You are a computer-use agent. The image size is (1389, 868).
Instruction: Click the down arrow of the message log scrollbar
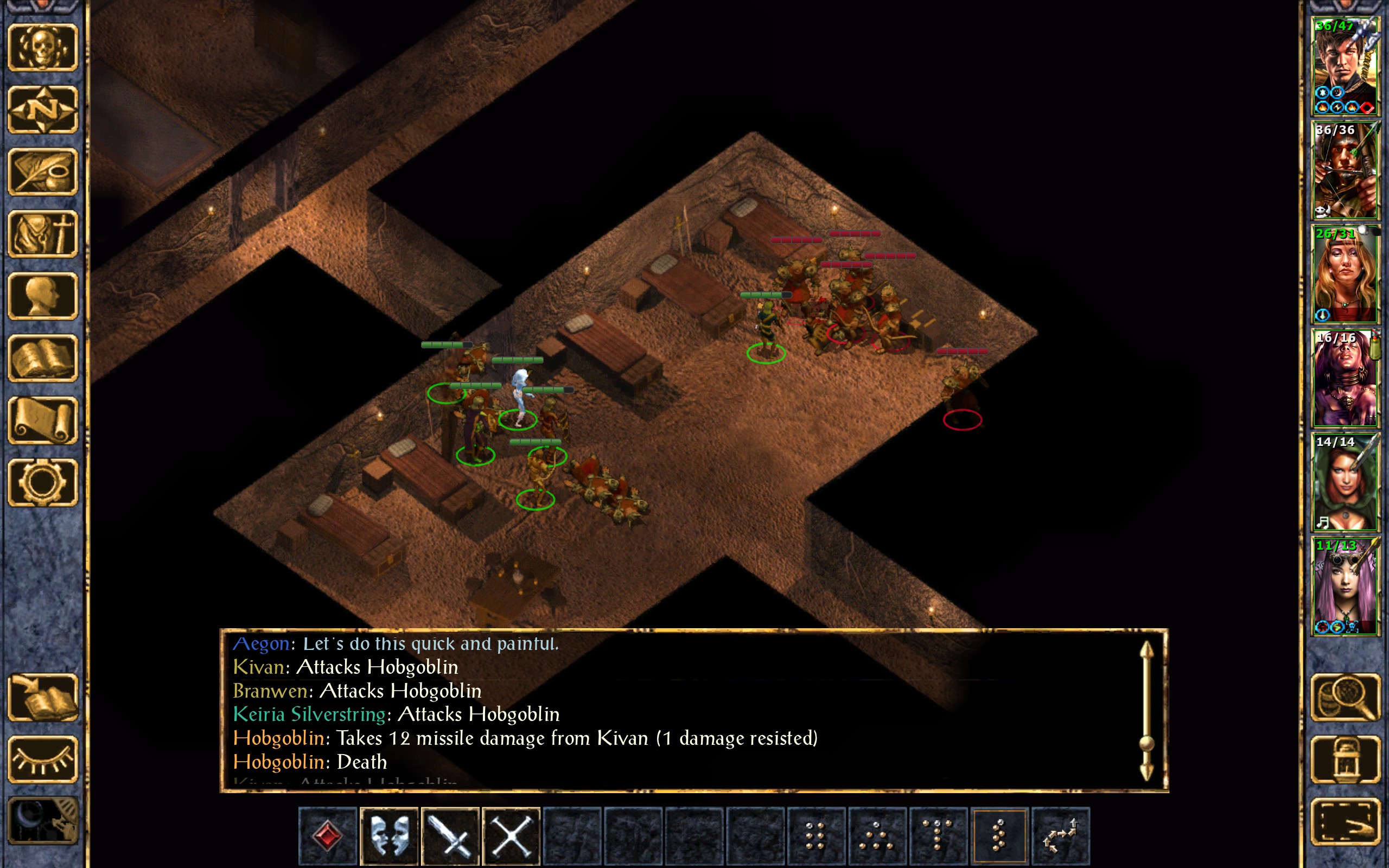coord(1146,771)
